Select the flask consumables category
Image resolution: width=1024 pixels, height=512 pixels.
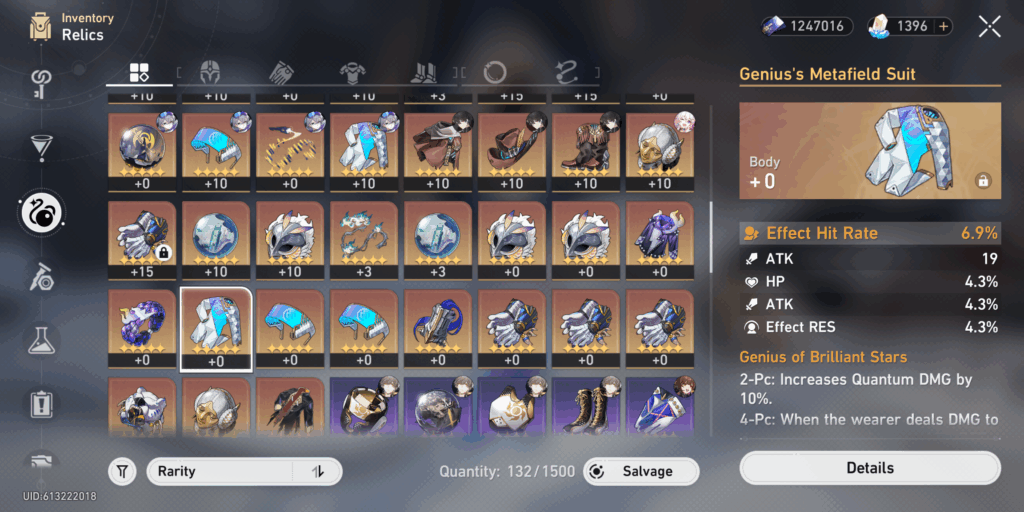(x=42, y=342)
